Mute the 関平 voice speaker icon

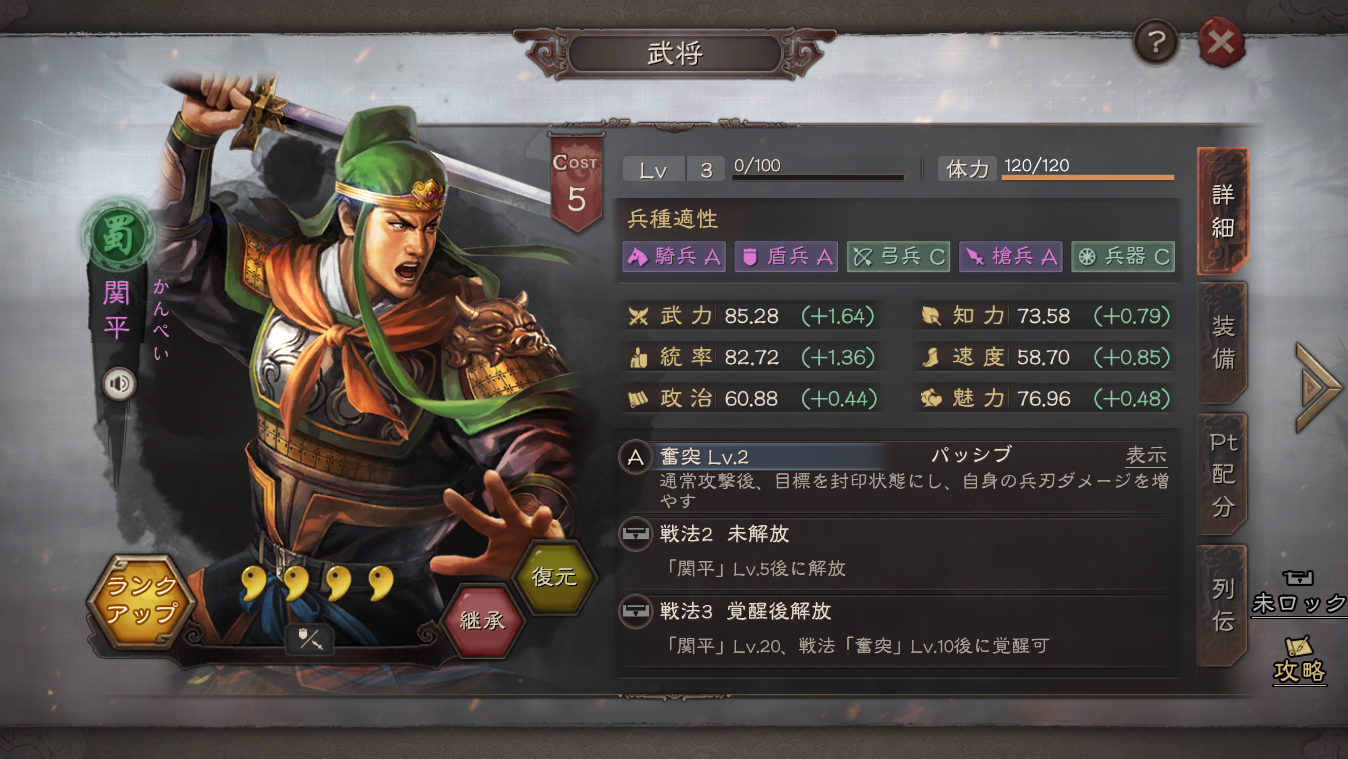pos(120,383)
